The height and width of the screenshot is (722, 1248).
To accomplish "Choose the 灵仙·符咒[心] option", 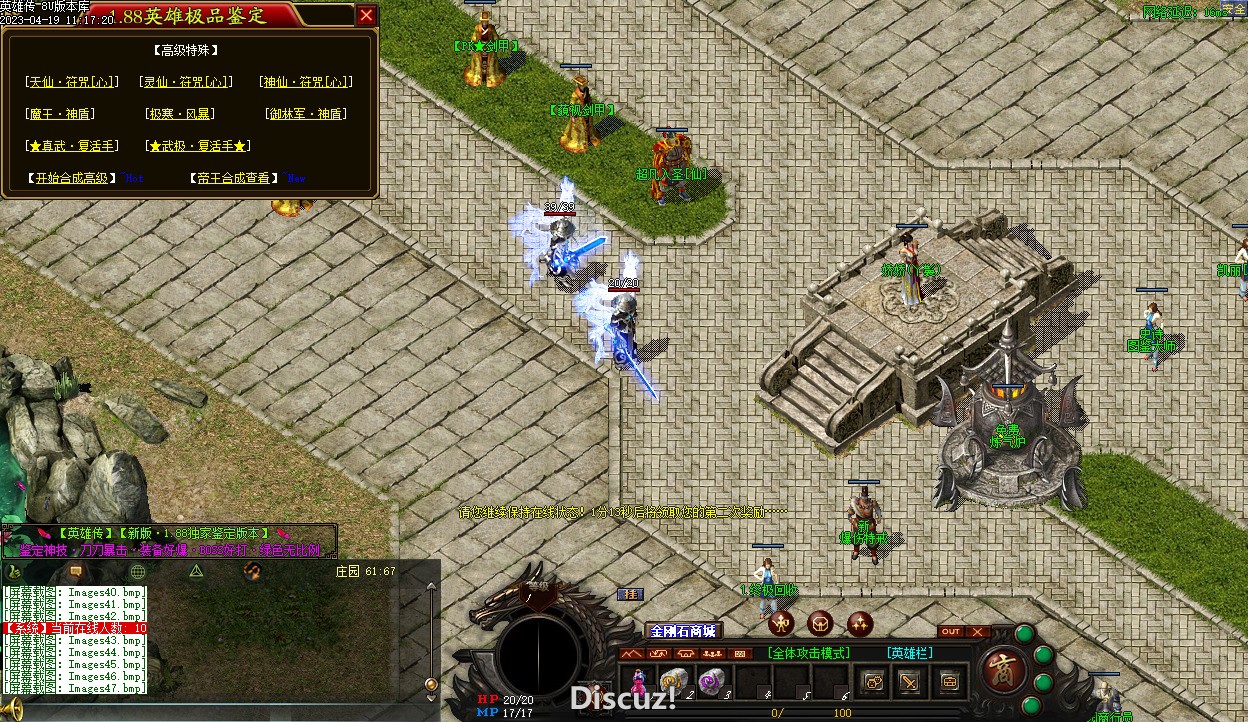I will 187,82.
